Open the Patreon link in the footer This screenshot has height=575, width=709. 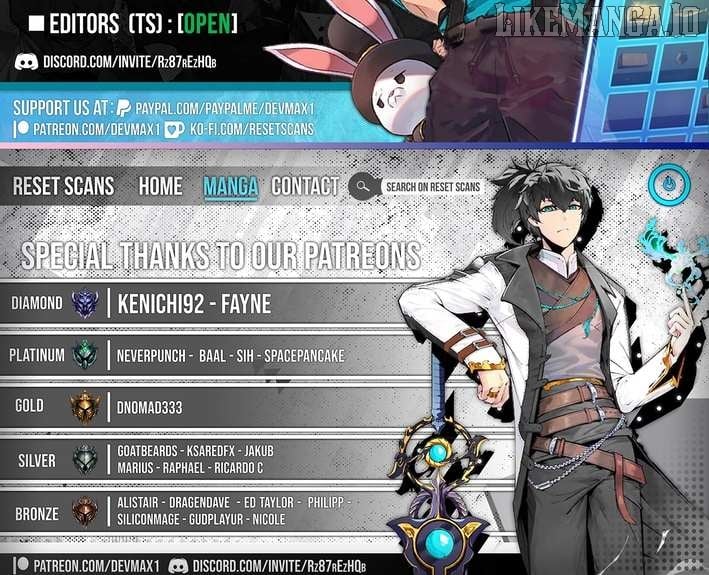click(88, 565)
